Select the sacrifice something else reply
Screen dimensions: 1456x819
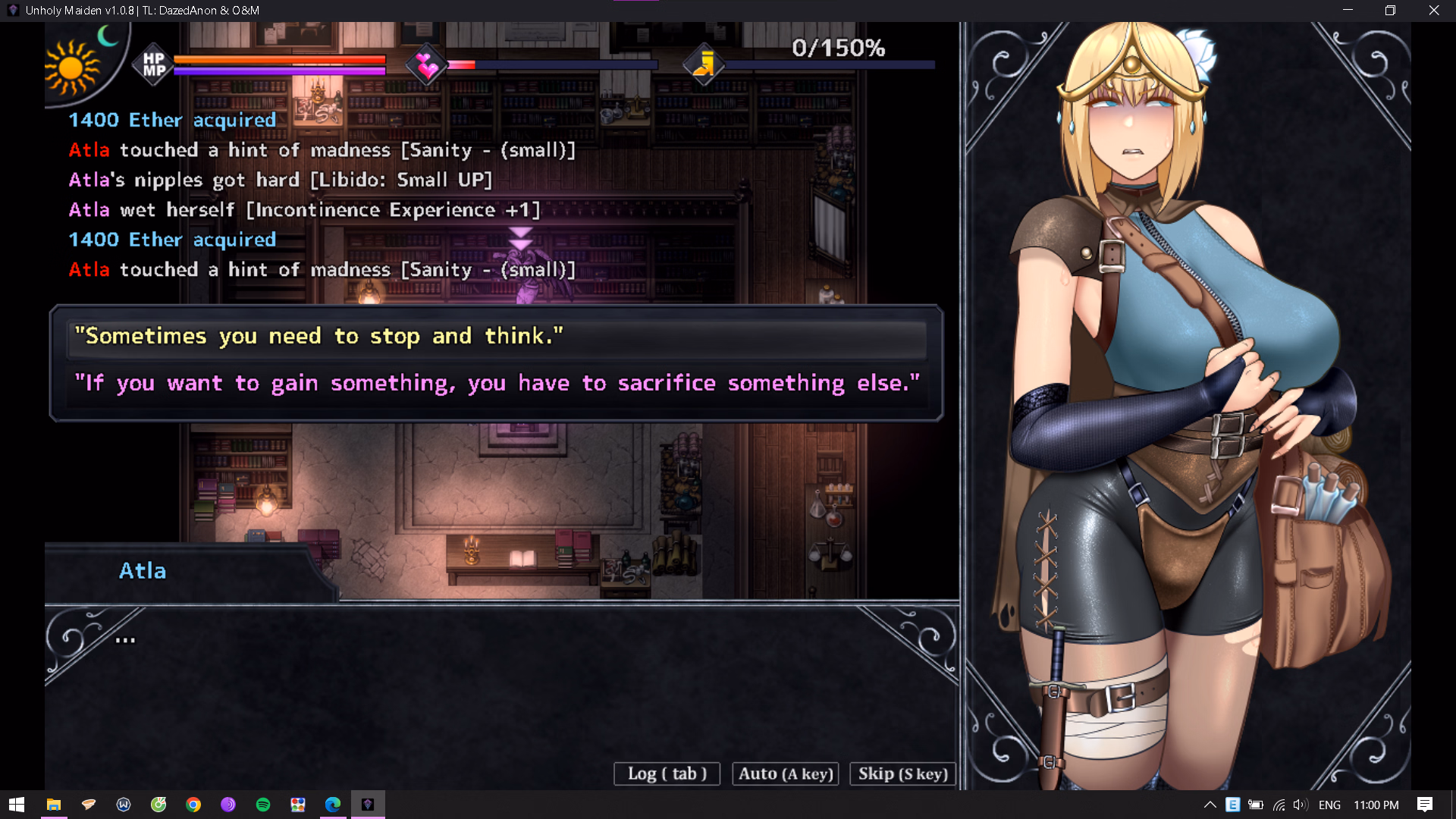pyautogui.click(x=497, y=383)
